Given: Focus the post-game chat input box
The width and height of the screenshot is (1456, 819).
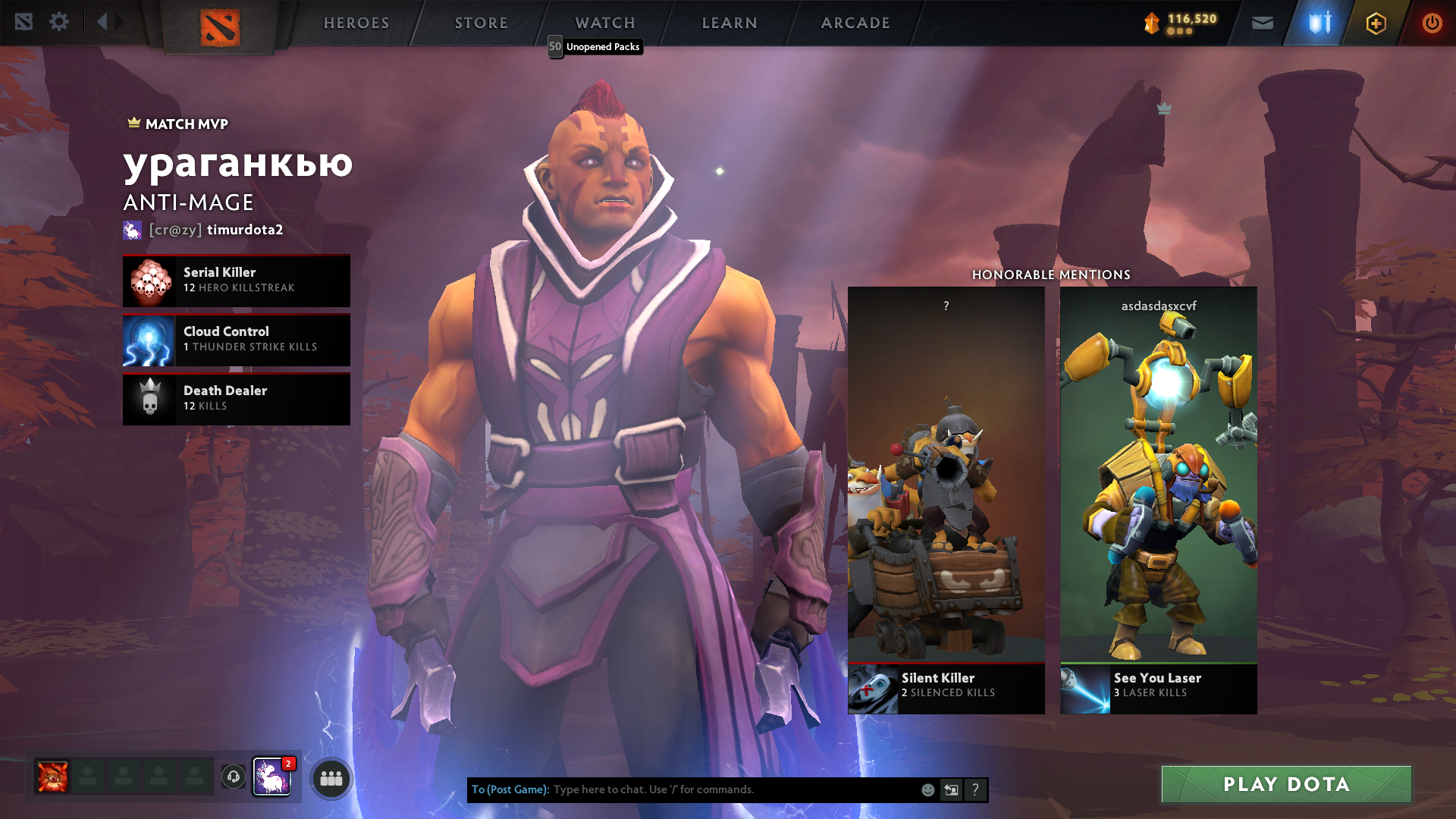Looking at the screenshot, I should coord(728,789).
